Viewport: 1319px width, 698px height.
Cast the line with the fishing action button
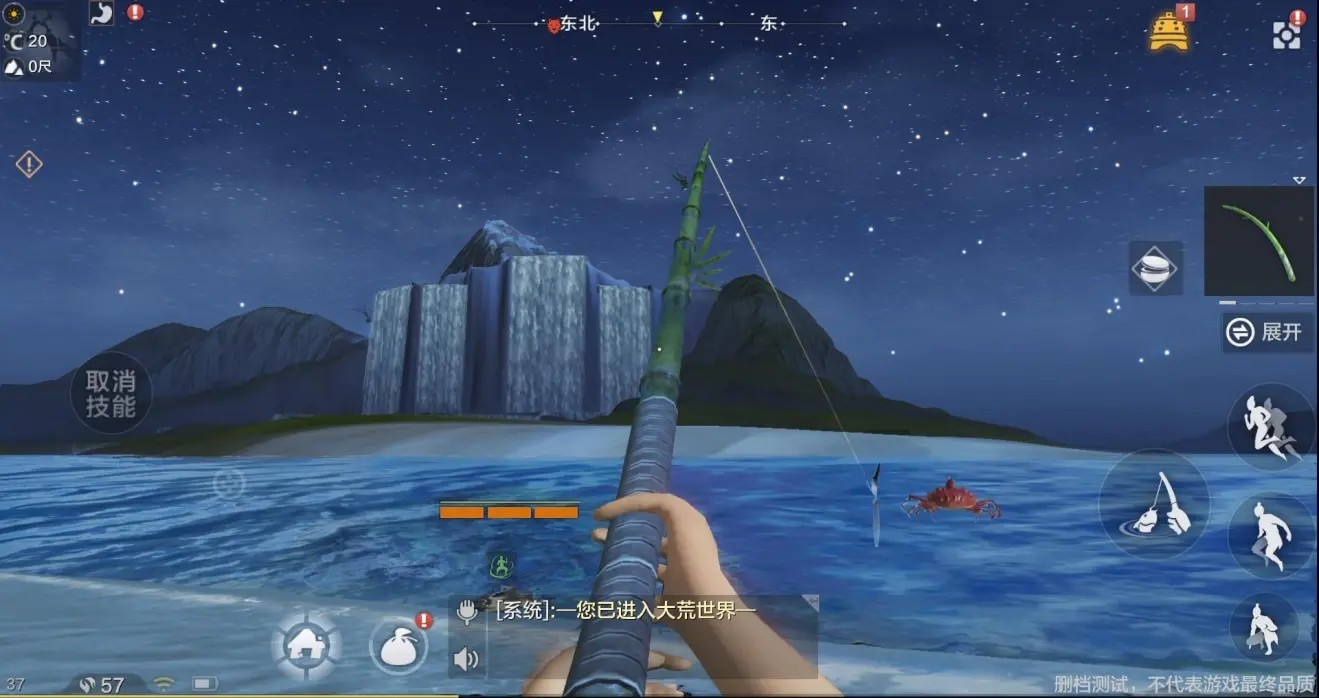pyautogui.click(x=1153, y=504)
